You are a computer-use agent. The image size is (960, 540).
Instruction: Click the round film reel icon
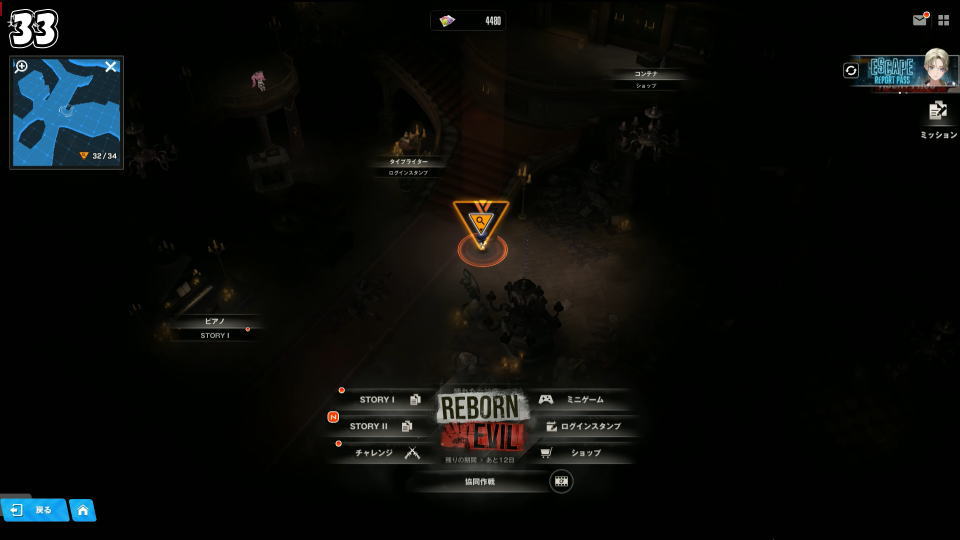561,481
